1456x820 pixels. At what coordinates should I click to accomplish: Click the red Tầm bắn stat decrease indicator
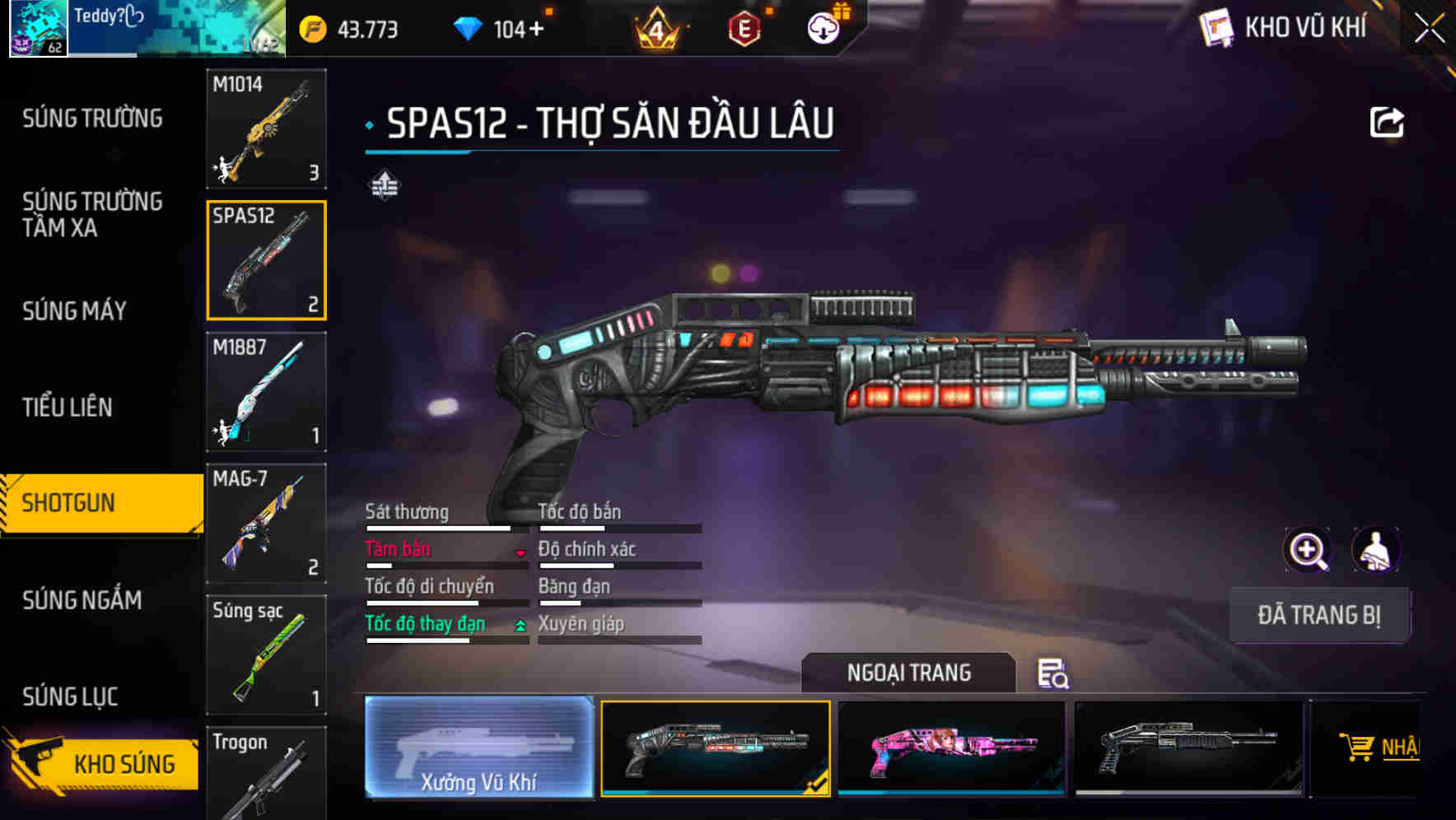[521, 553]
